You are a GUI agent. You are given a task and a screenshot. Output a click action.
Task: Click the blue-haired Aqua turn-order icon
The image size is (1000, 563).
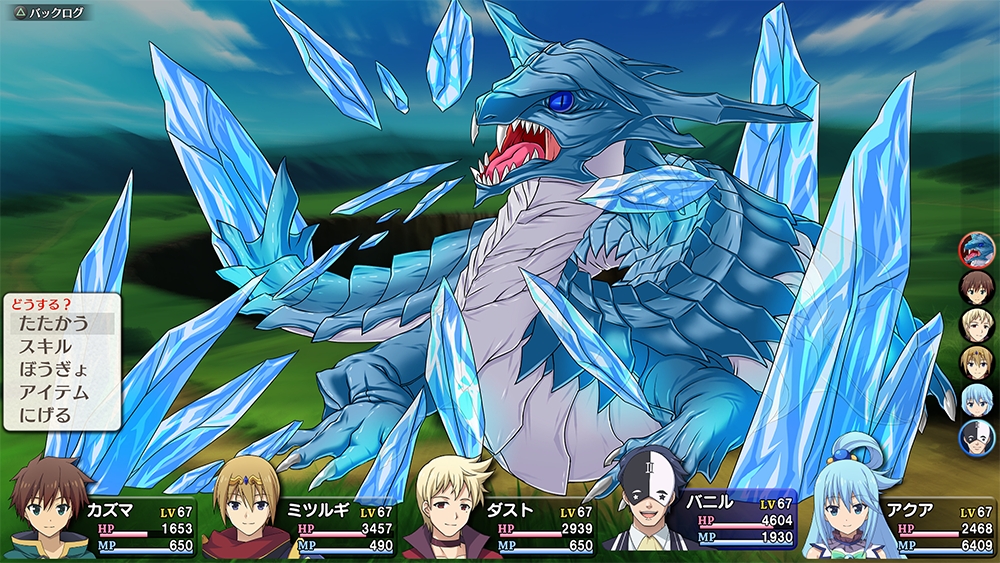point(976,399)
